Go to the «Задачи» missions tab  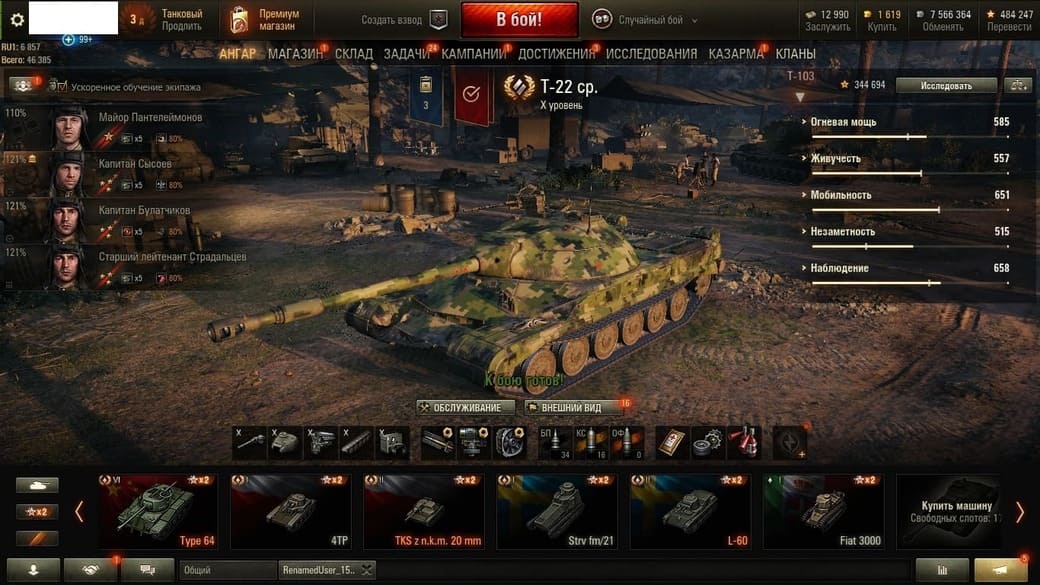click(x=406, y=54)
